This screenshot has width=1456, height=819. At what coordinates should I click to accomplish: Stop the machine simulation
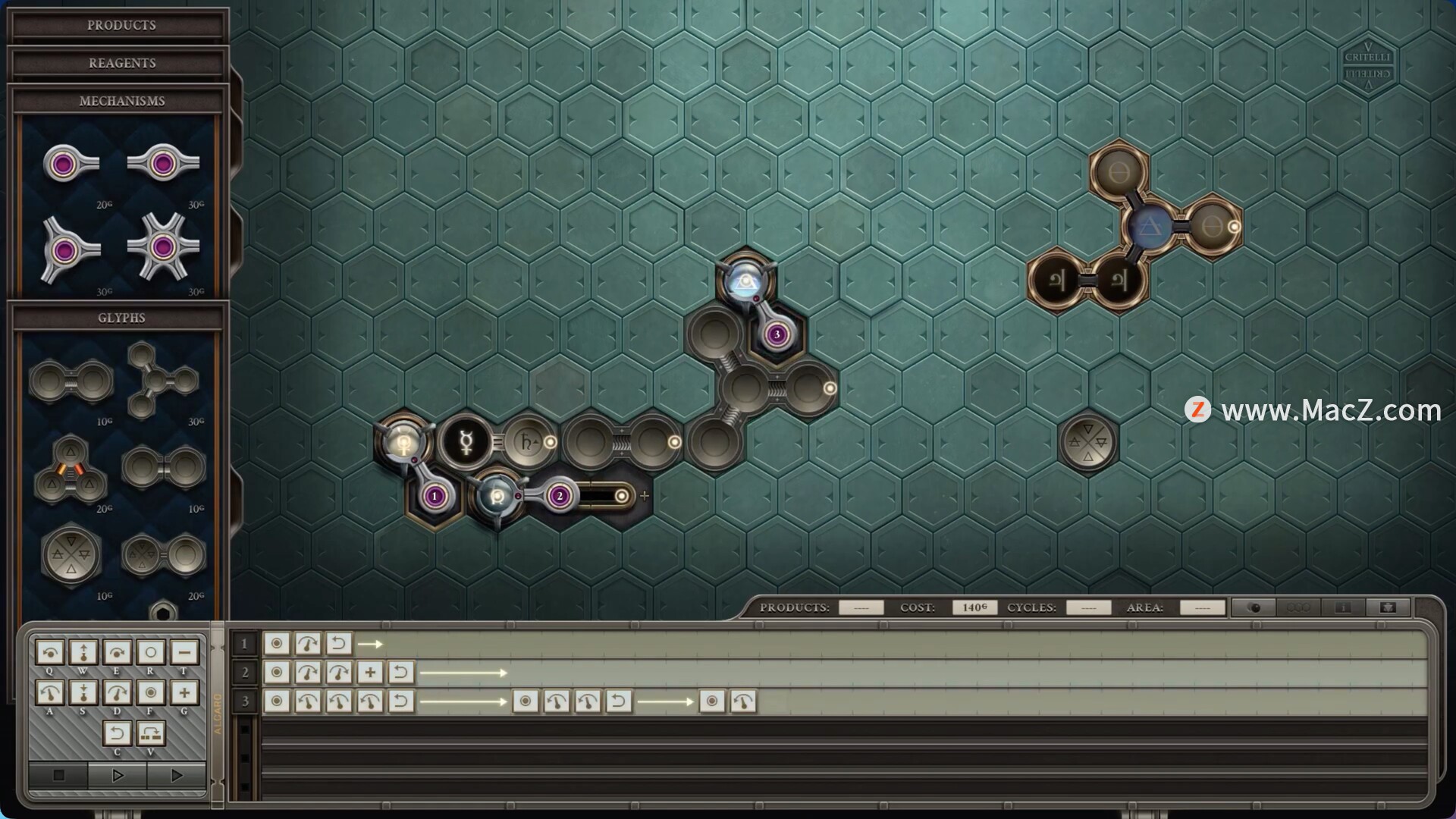point(58,775)
